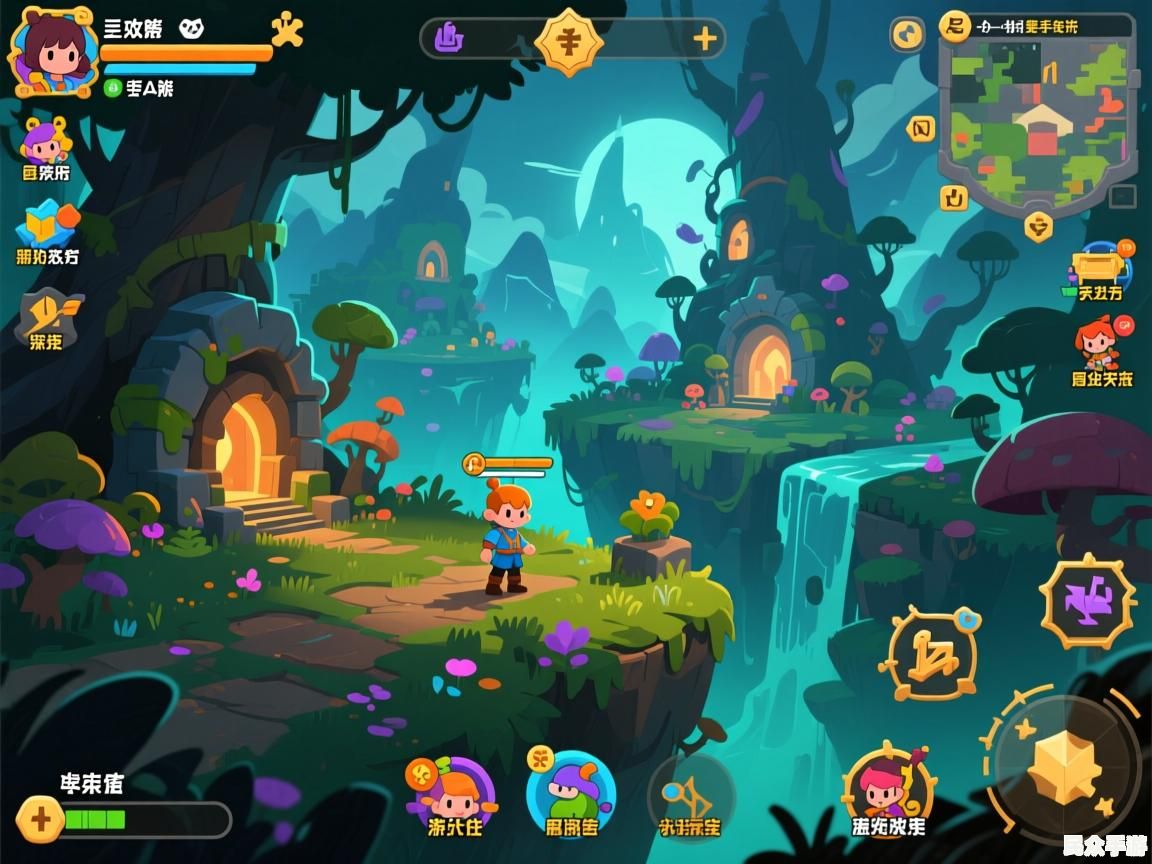The height and width of the screenshot is (864, 1152).
Task: Select the orange-haired hero portrait in the bottom bar
Action: click(453, 793)
